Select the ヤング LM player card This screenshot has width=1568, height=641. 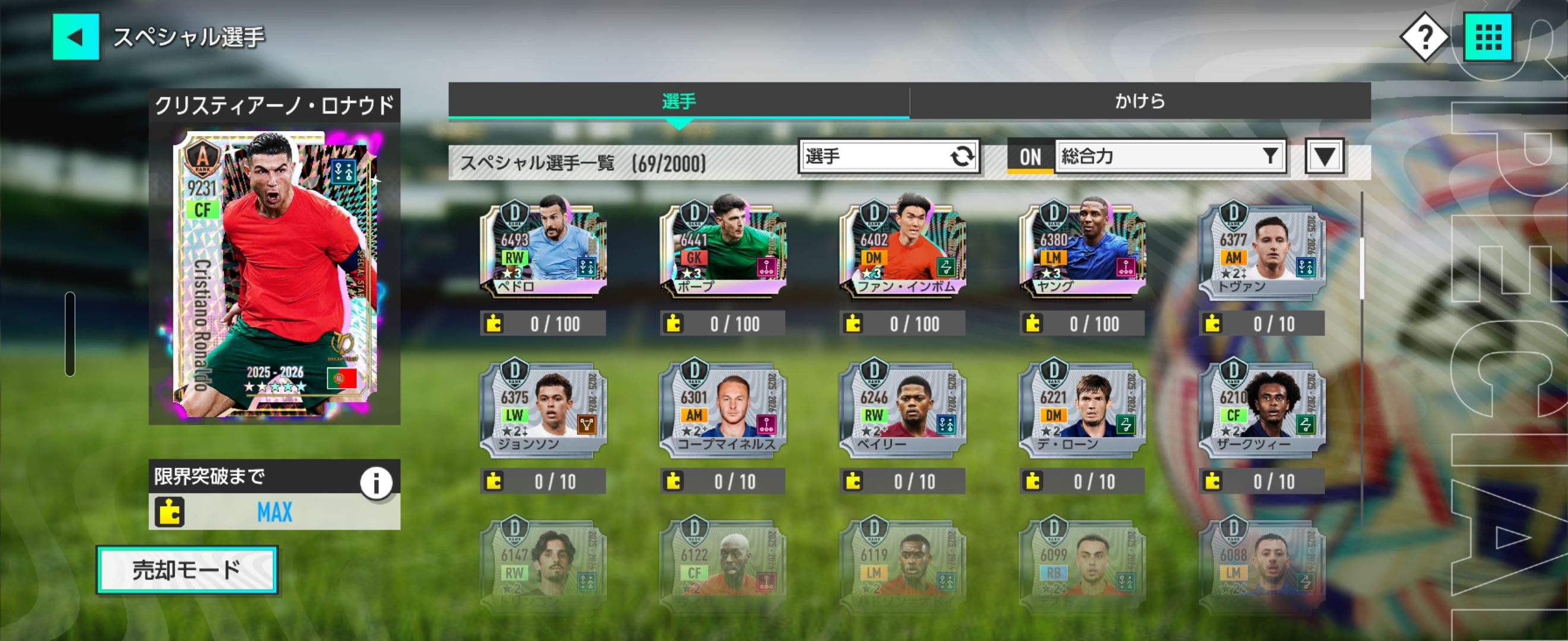[x=1082, y=249]
